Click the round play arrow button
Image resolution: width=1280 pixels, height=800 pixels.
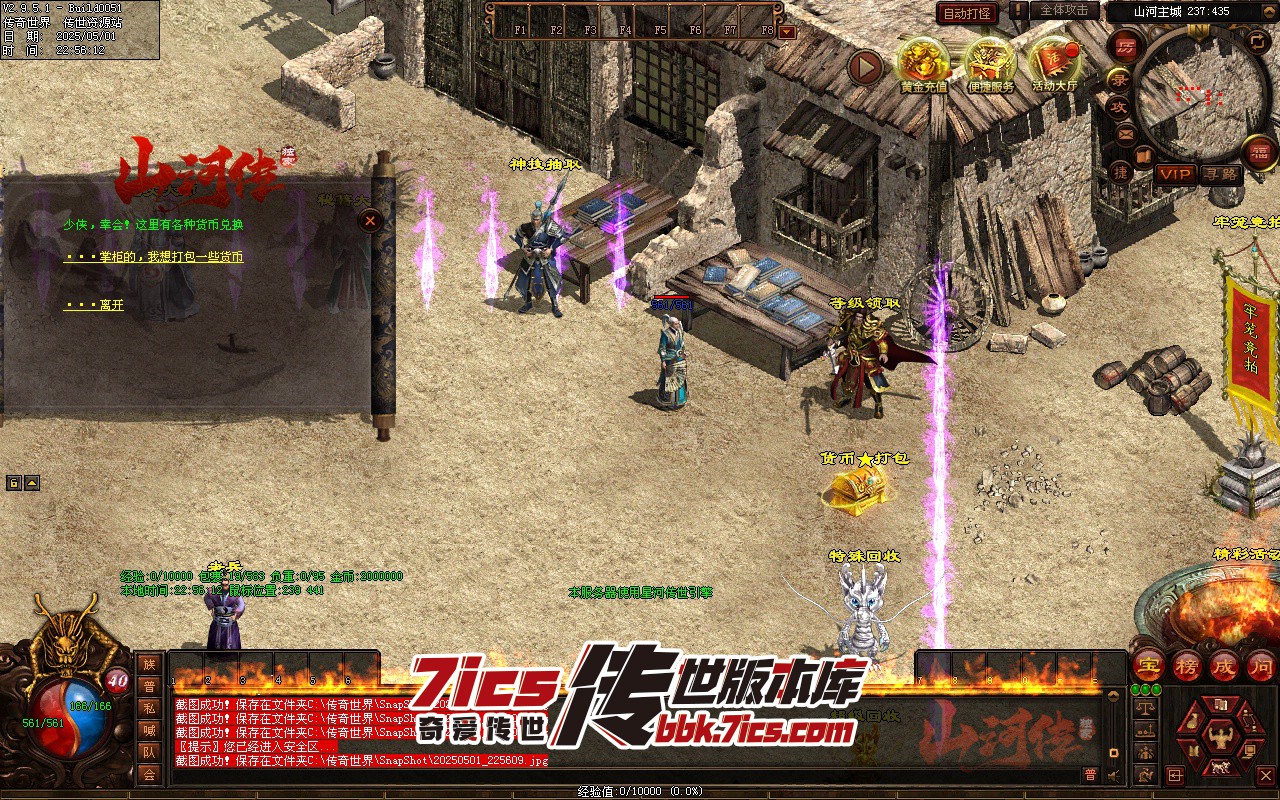click(x=866, y=67)
